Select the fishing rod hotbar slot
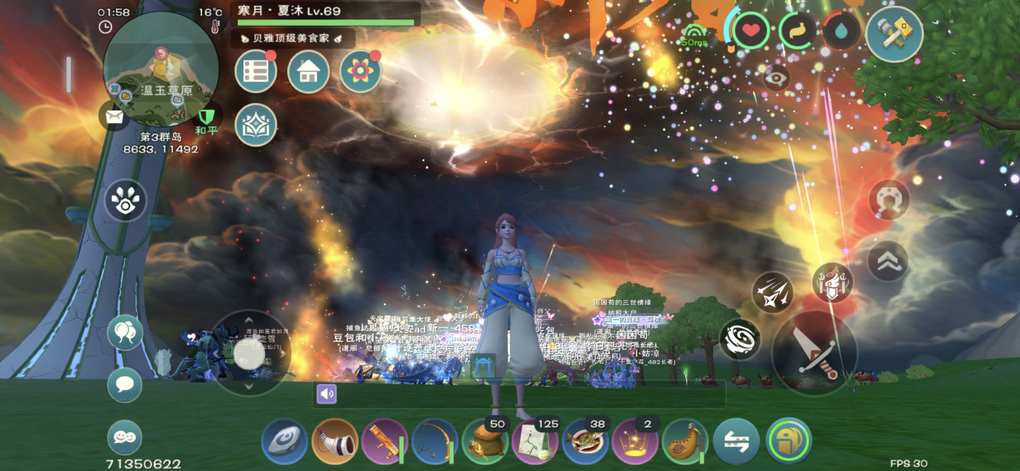 point(435,441)
